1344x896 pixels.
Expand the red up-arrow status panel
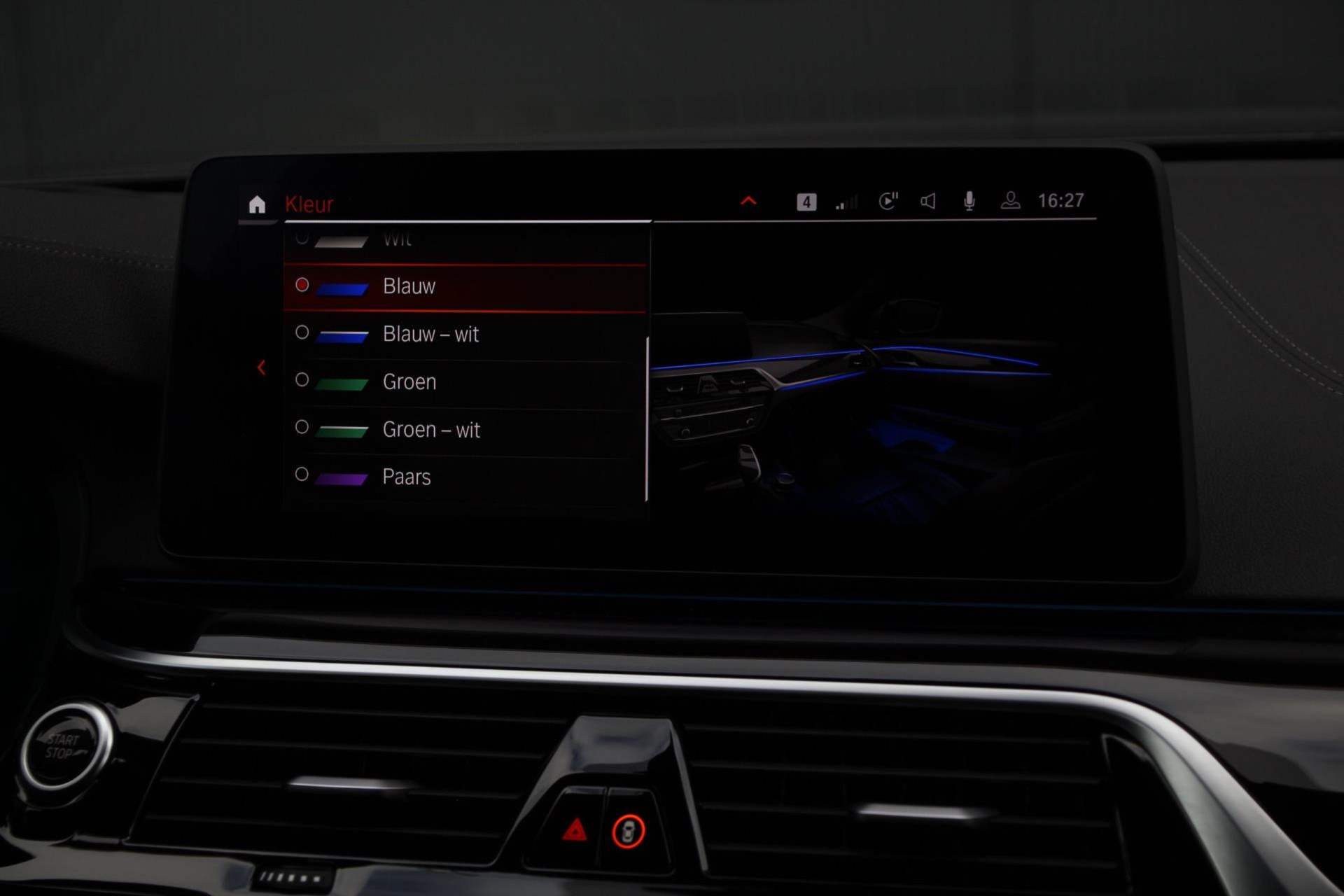click(748, 202)
